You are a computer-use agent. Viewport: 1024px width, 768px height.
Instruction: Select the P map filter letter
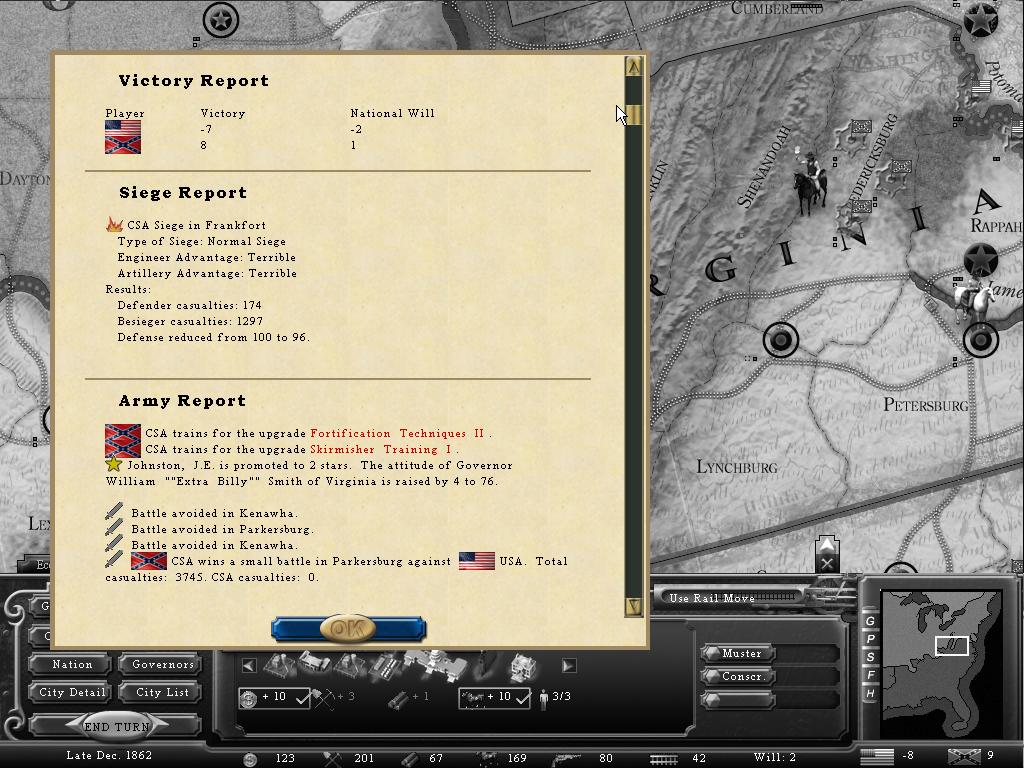pyautogui.click(x=870, y=639)
